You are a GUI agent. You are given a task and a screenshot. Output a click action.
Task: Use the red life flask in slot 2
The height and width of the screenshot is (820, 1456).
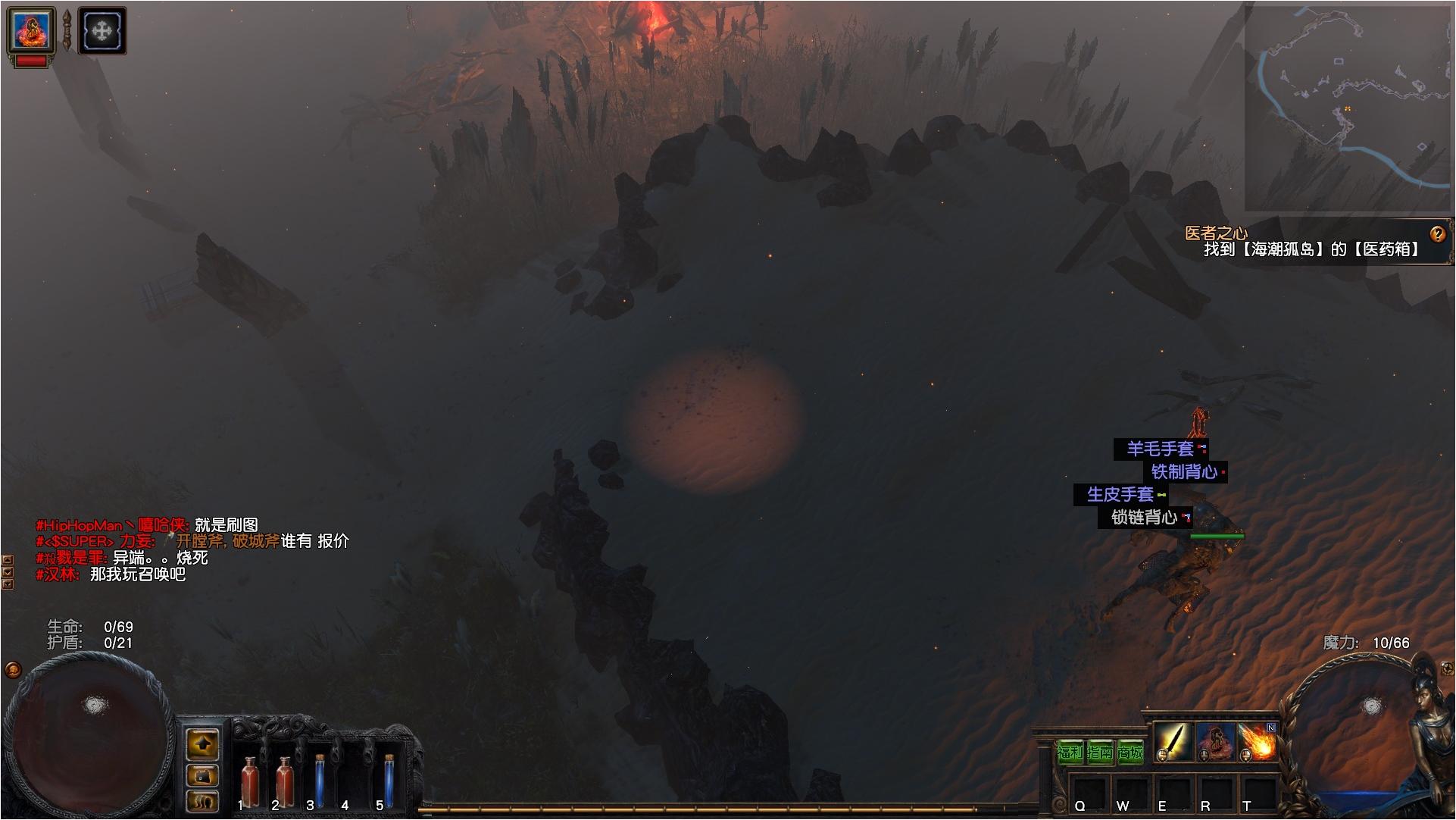point(285,781)
